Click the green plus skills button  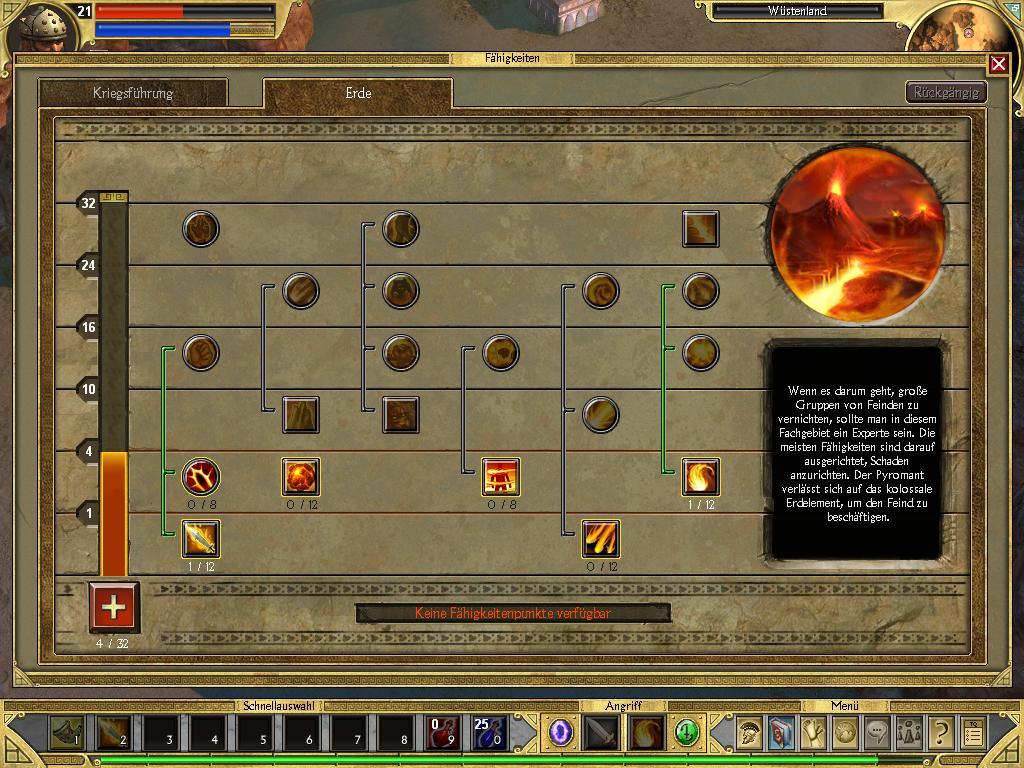[x=686, y=733]
